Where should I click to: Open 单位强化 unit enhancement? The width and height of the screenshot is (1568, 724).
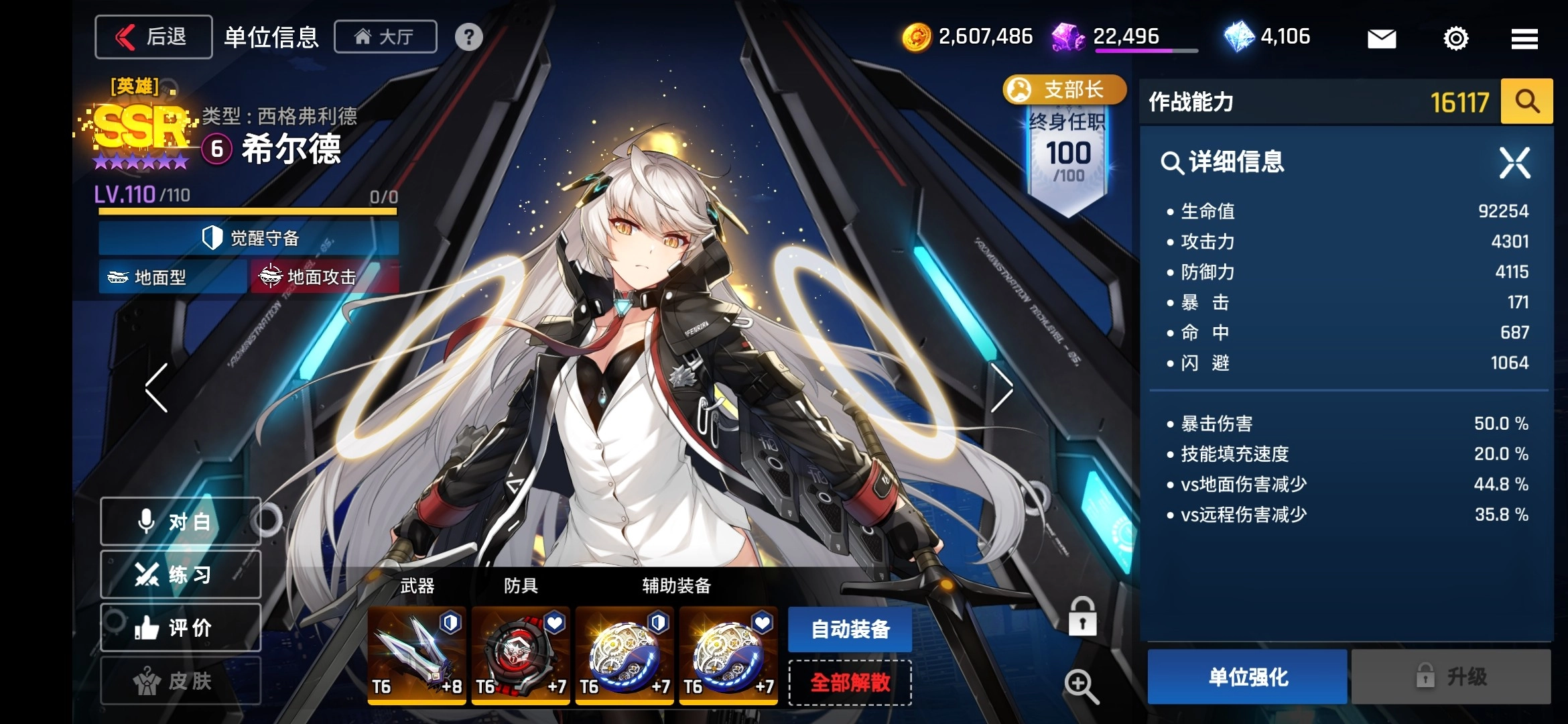click(x=1247, y=677)
